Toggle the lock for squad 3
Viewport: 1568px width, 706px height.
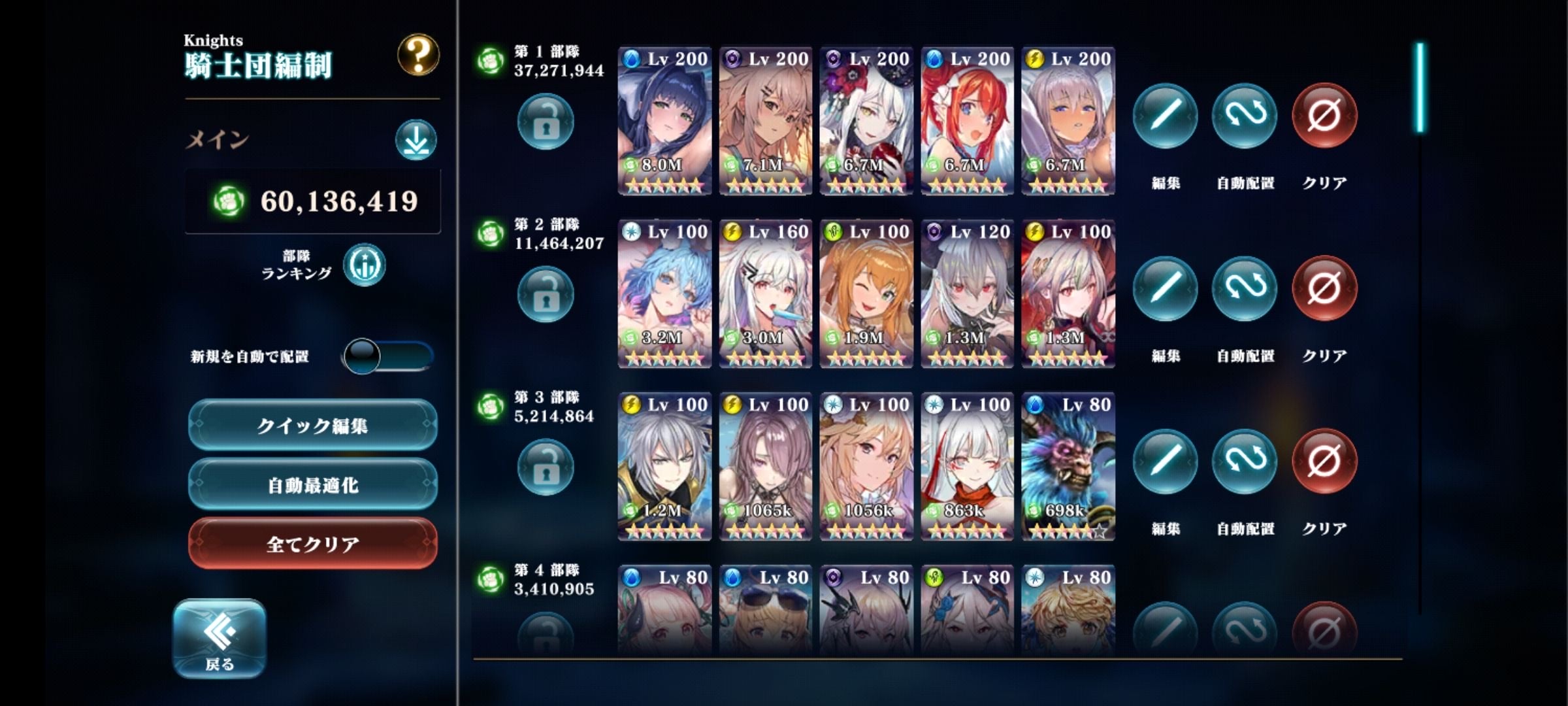(x=546, y=467)
